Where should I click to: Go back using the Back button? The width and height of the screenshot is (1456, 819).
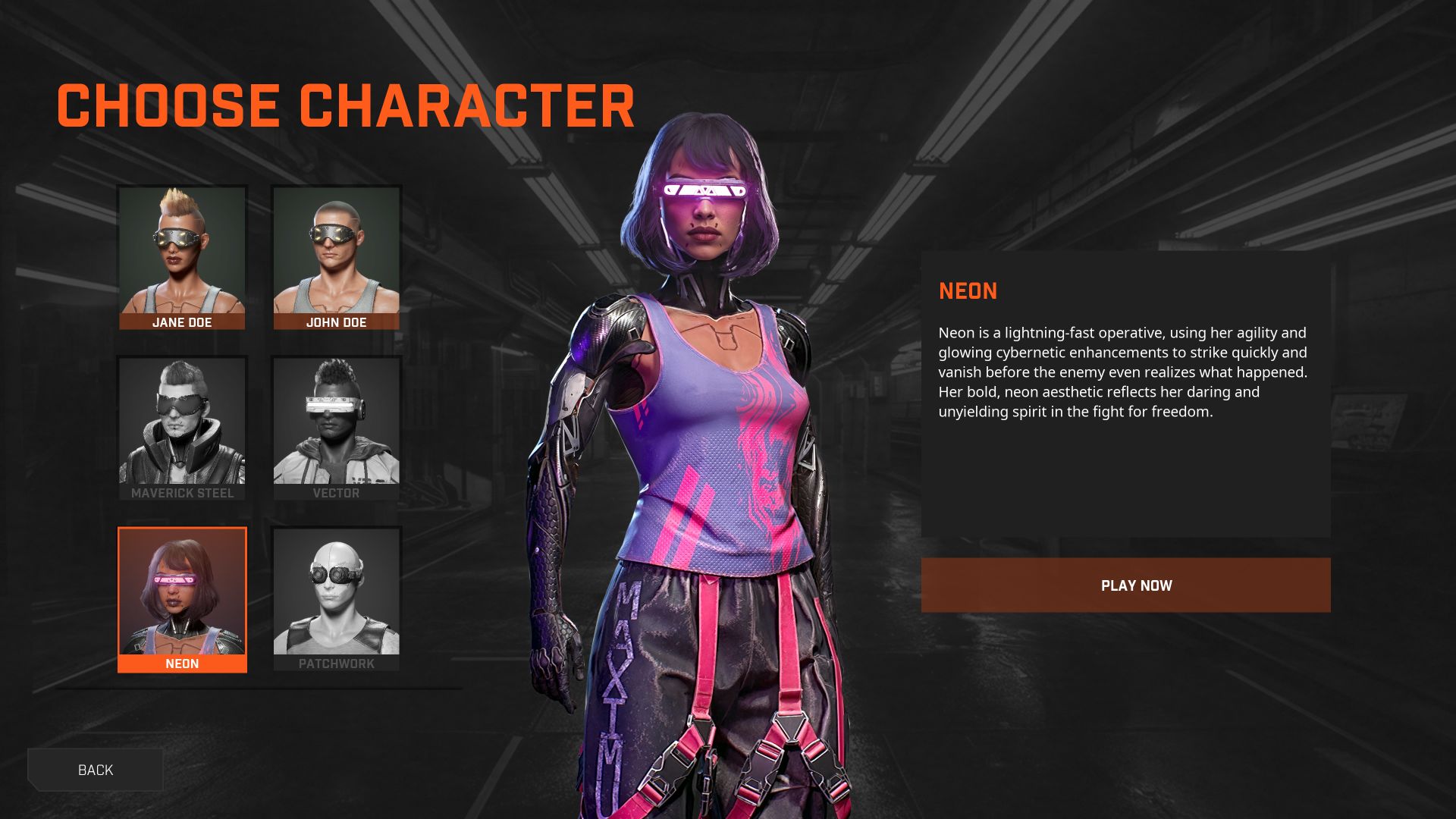[x=96, y=770]
